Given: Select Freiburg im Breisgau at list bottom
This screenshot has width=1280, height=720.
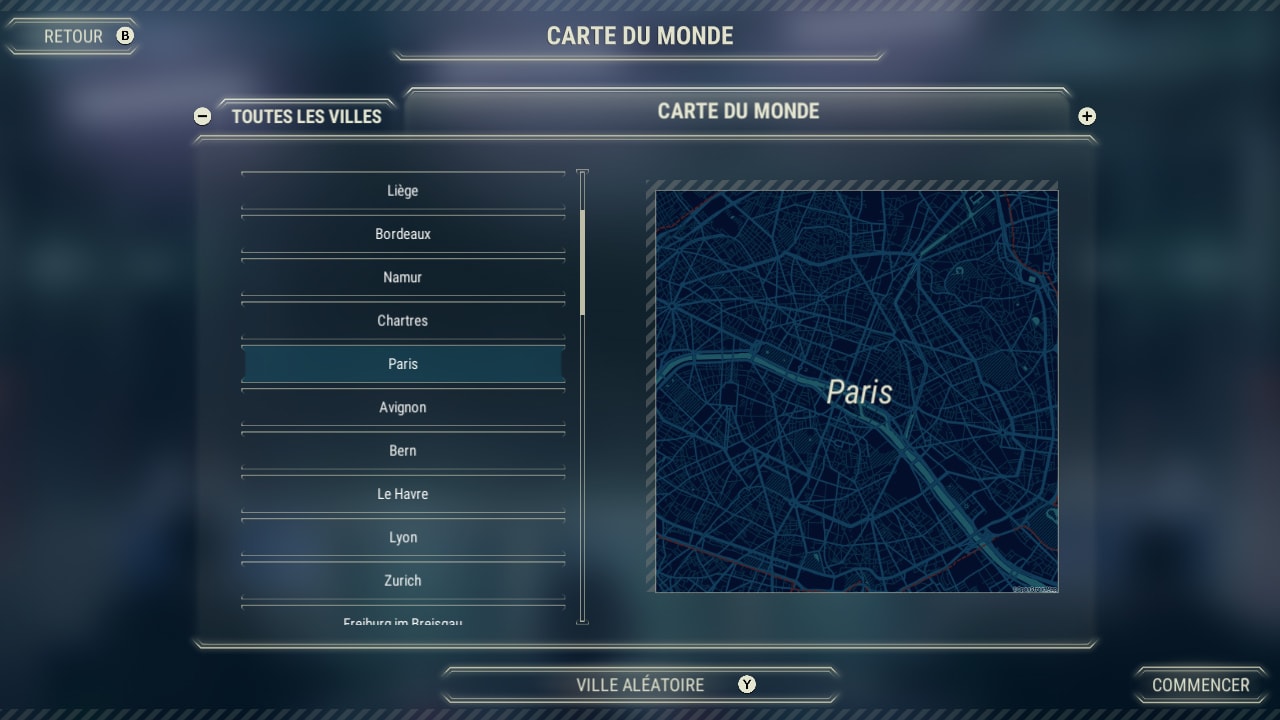Looking at the screenshot, I should [402, 620].
